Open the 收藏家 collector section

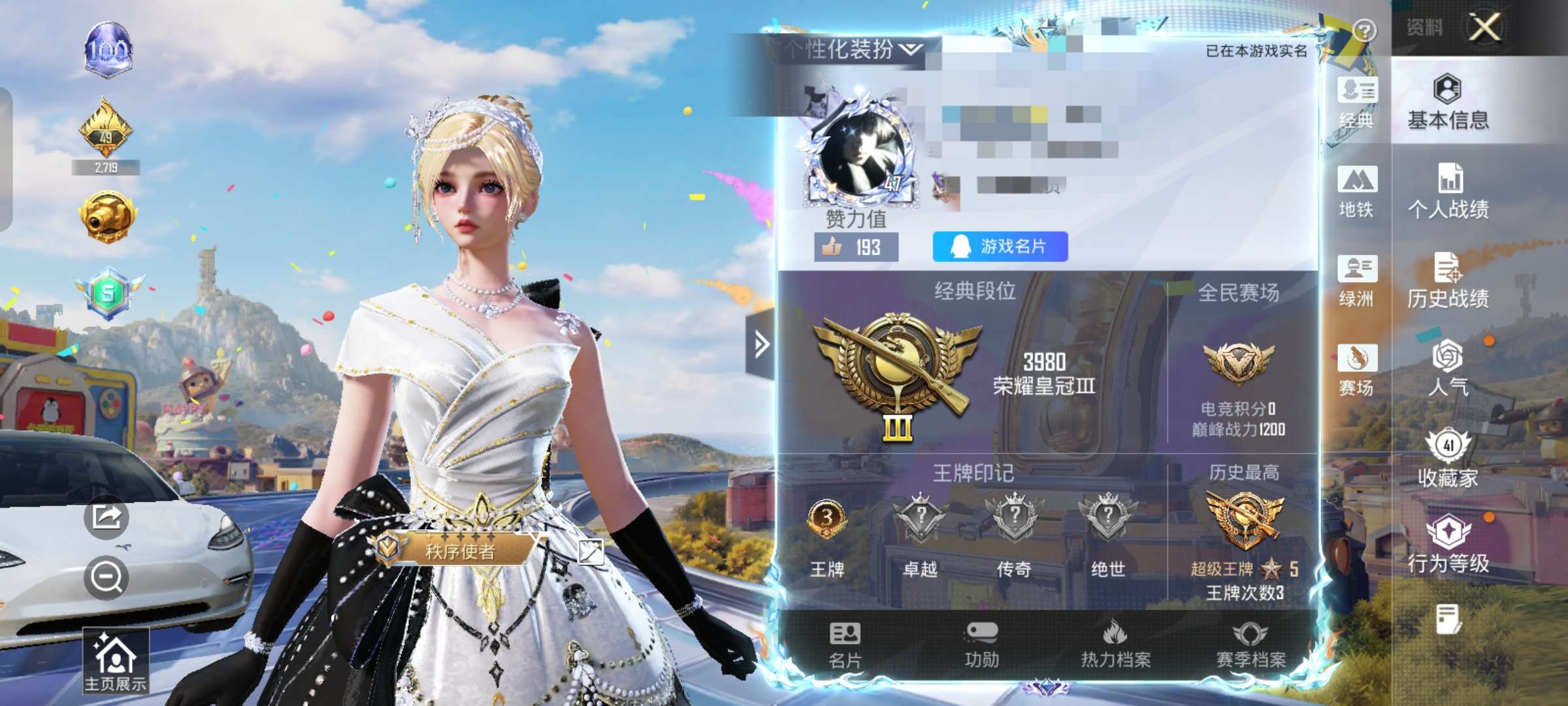(x=1448, y=459)
